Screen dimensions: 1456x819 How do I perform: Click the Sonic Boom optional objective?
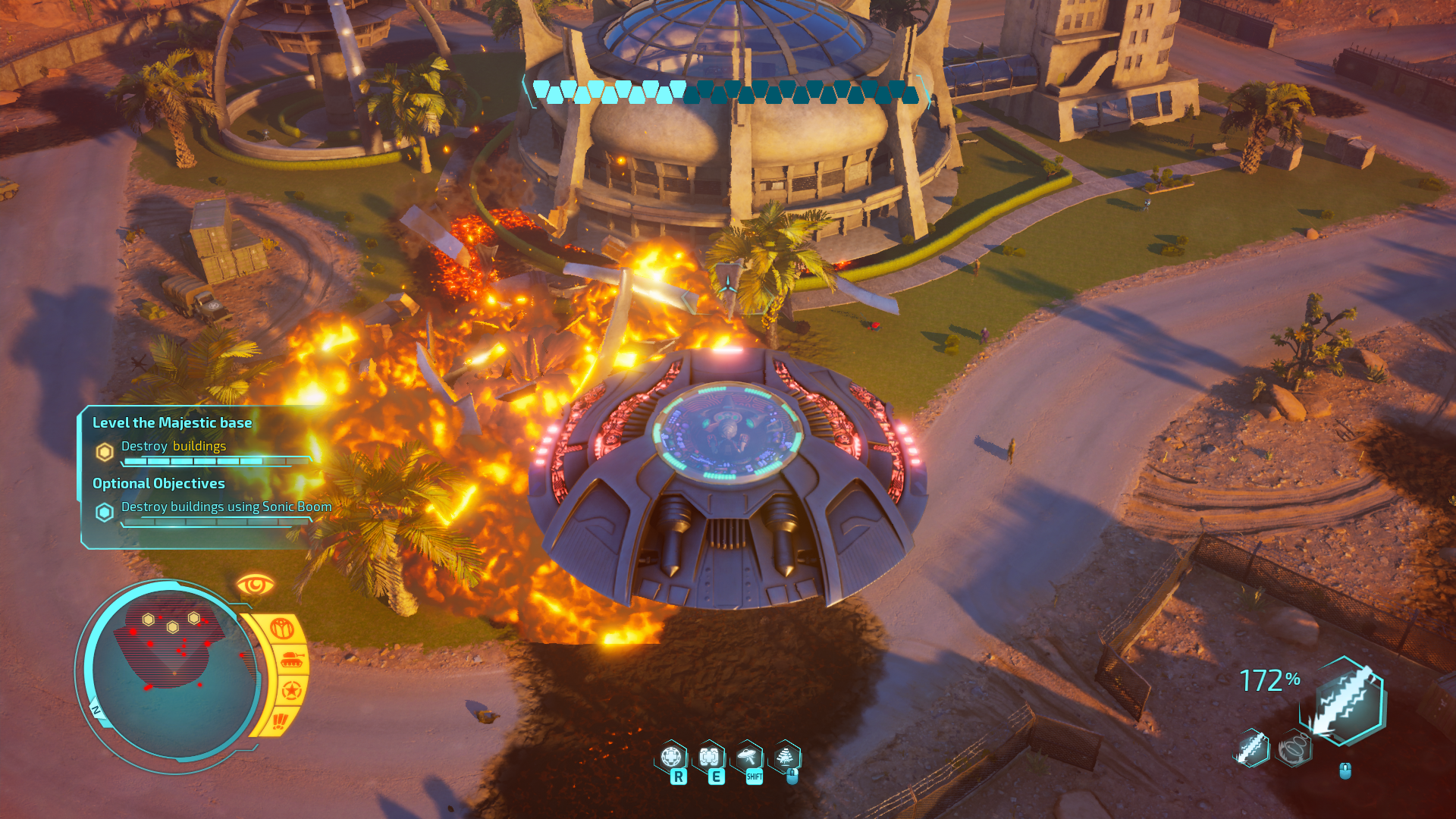(x=226, y=507)
